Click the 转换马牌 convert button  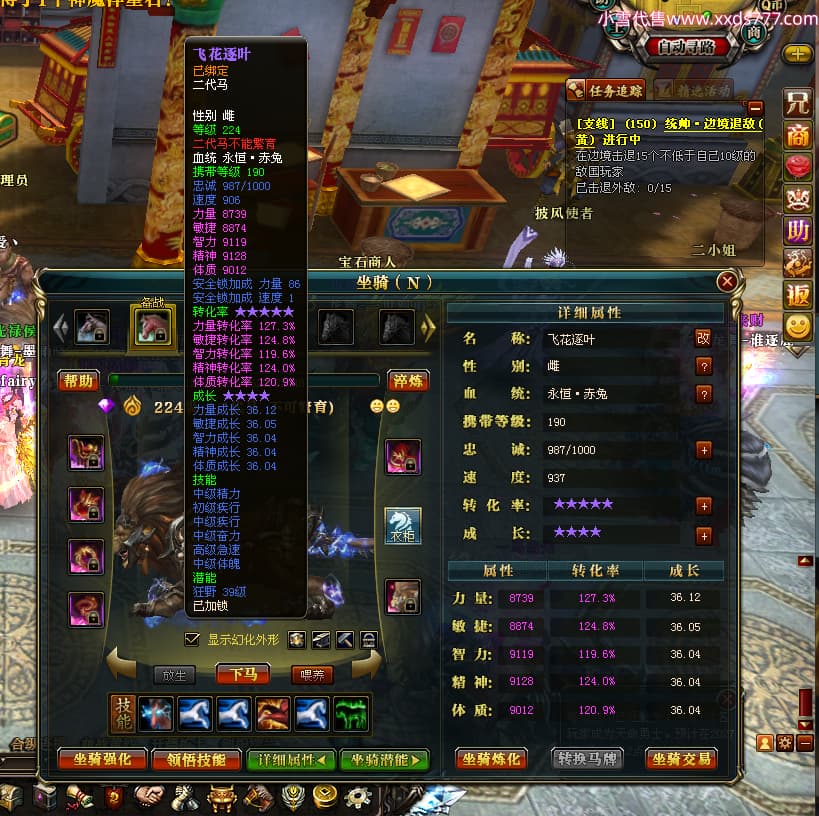588,759
